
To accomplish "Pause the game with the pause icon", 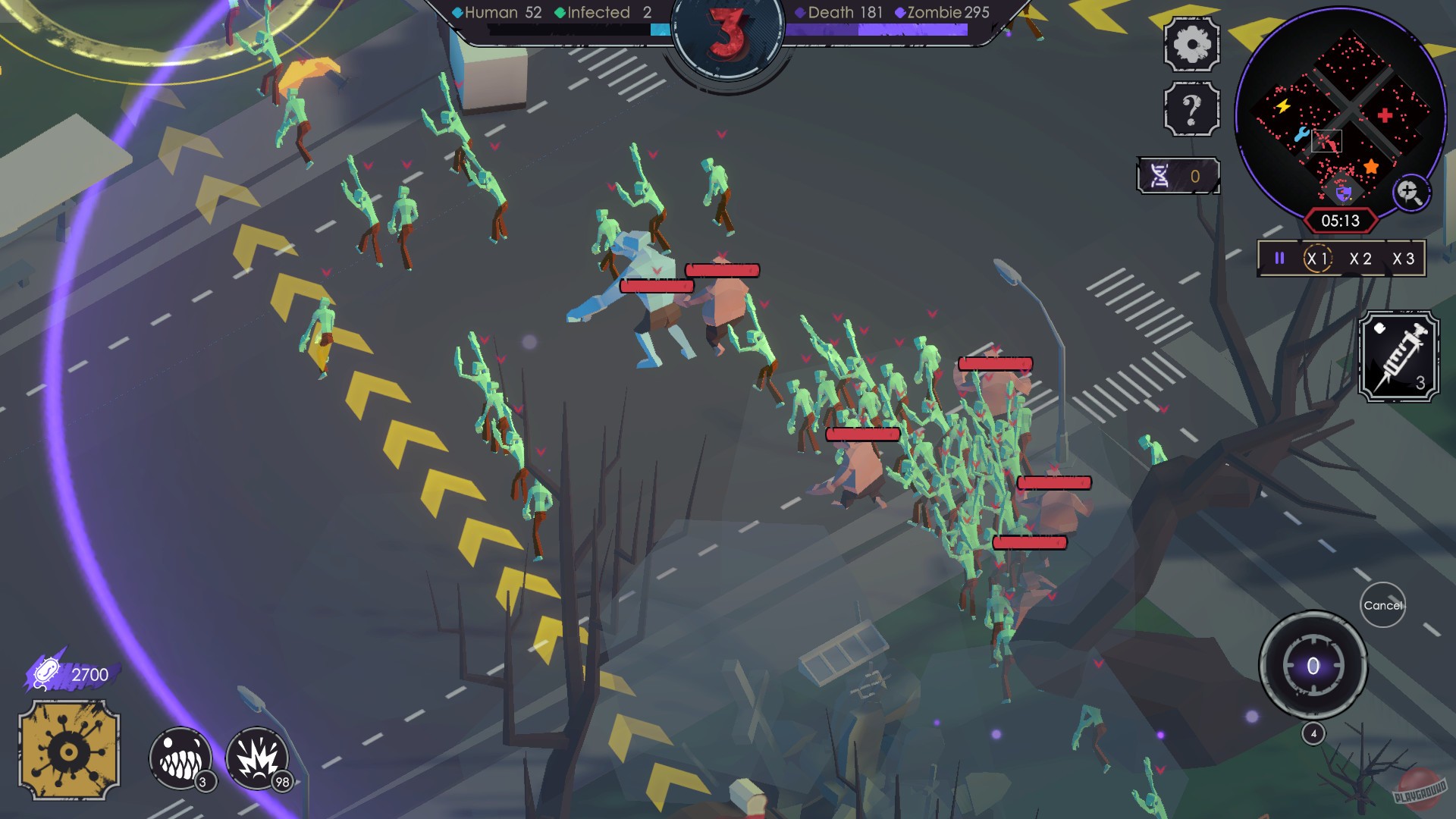I will pos(1280,259).
